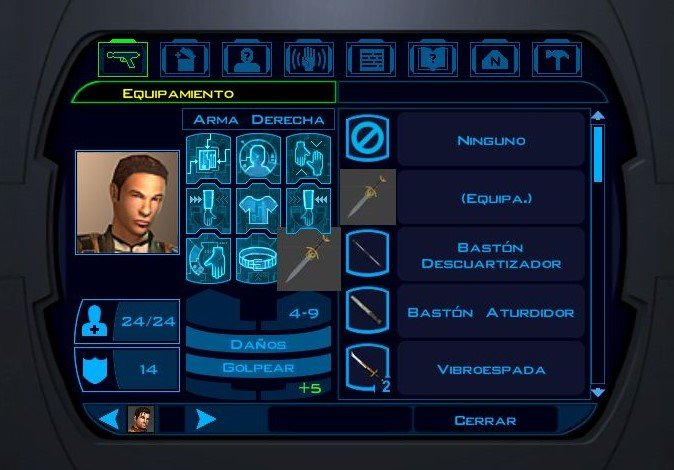Switch to next party member with right arrow

click(x=205, y=420)
